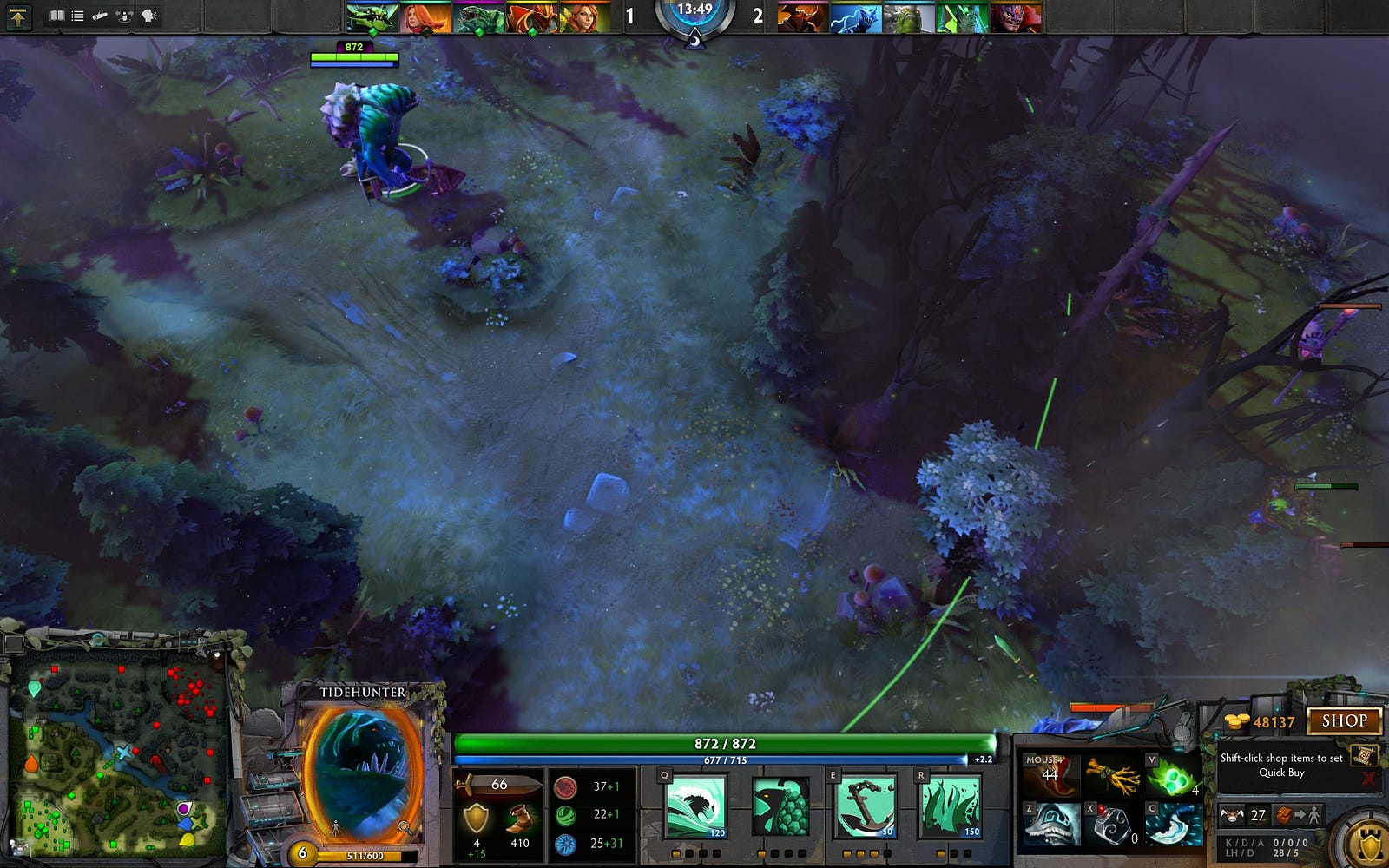The image size is (1389, 868).
Task: Dismiss the Quick Buy with the red X
Action: (1369, 778)
